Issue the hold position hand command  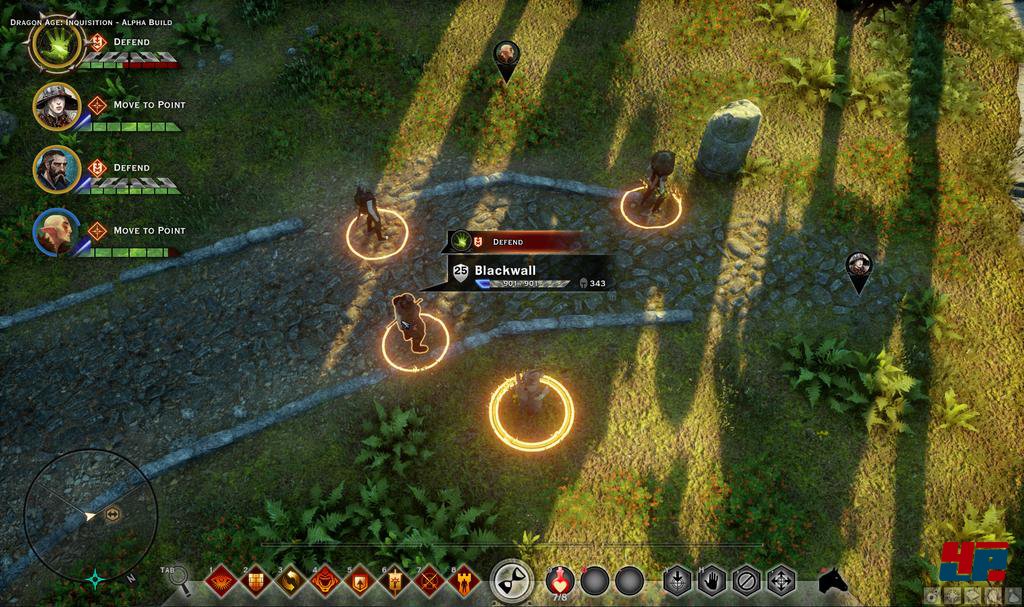point(711,580)
